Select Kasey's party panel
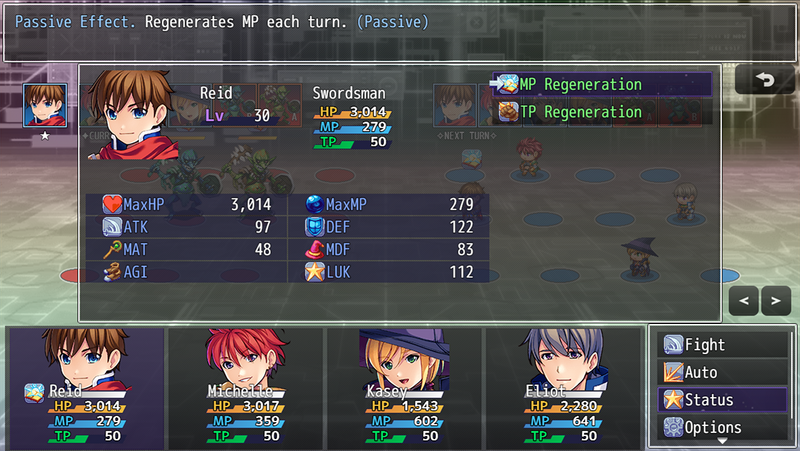 403,385
